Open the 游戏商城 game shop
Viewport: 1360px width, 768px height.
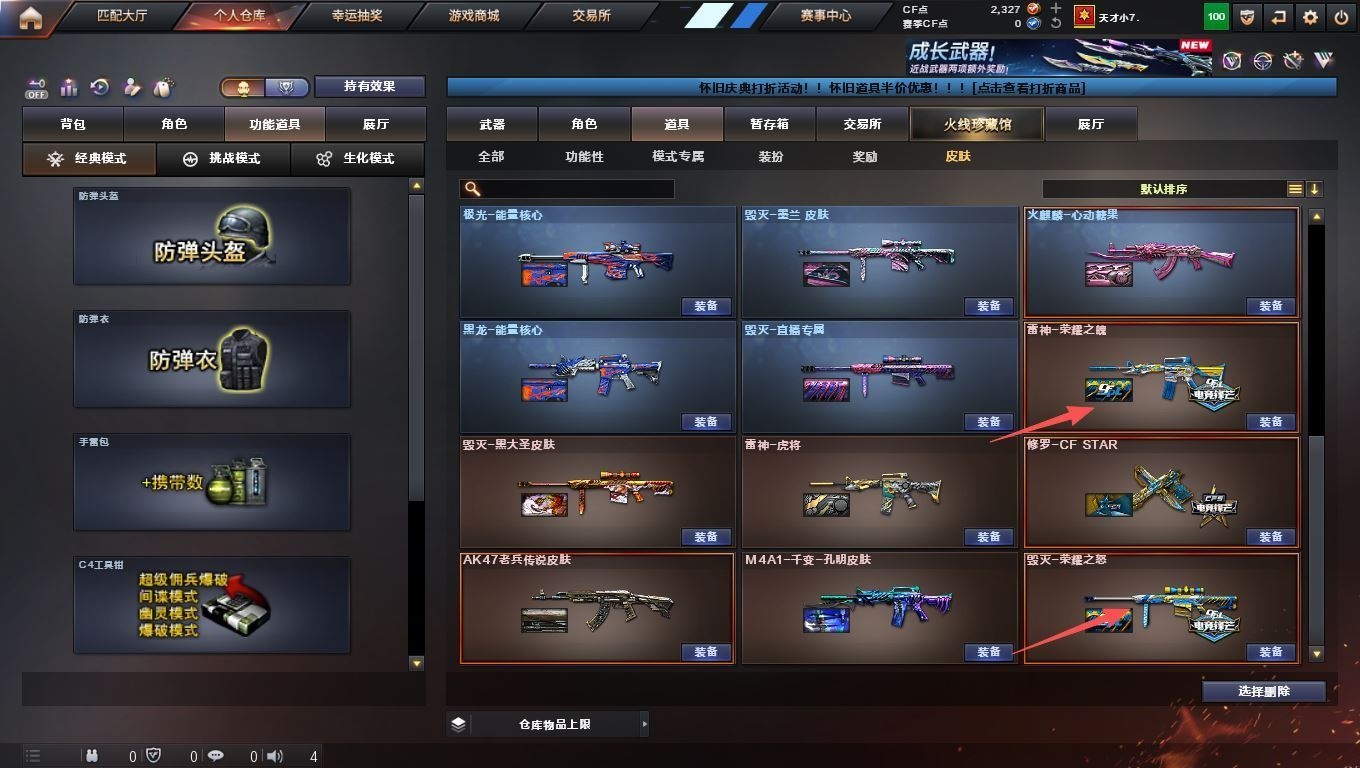click(474, 16)
